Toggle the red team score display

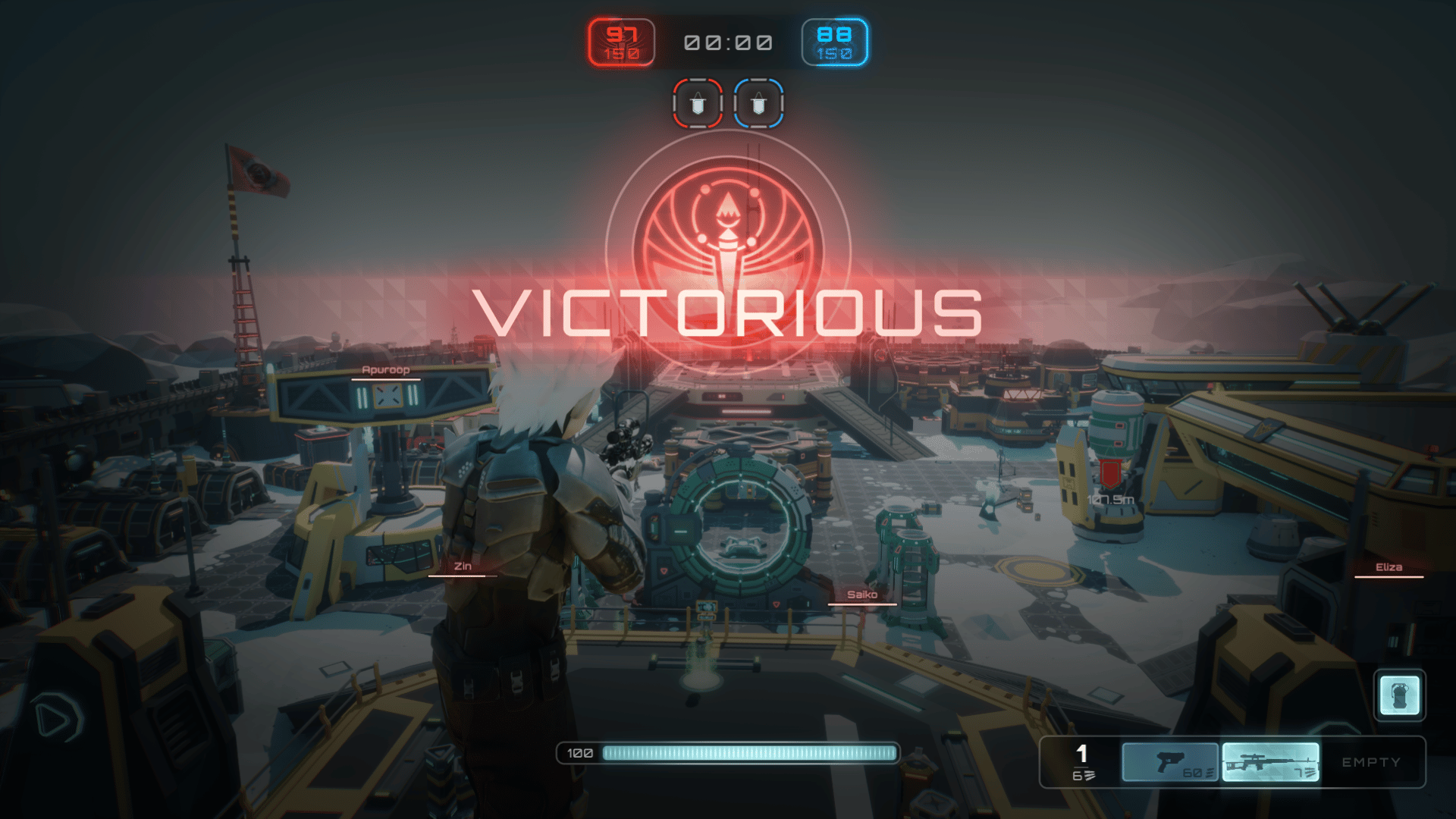tap(620, 40)
